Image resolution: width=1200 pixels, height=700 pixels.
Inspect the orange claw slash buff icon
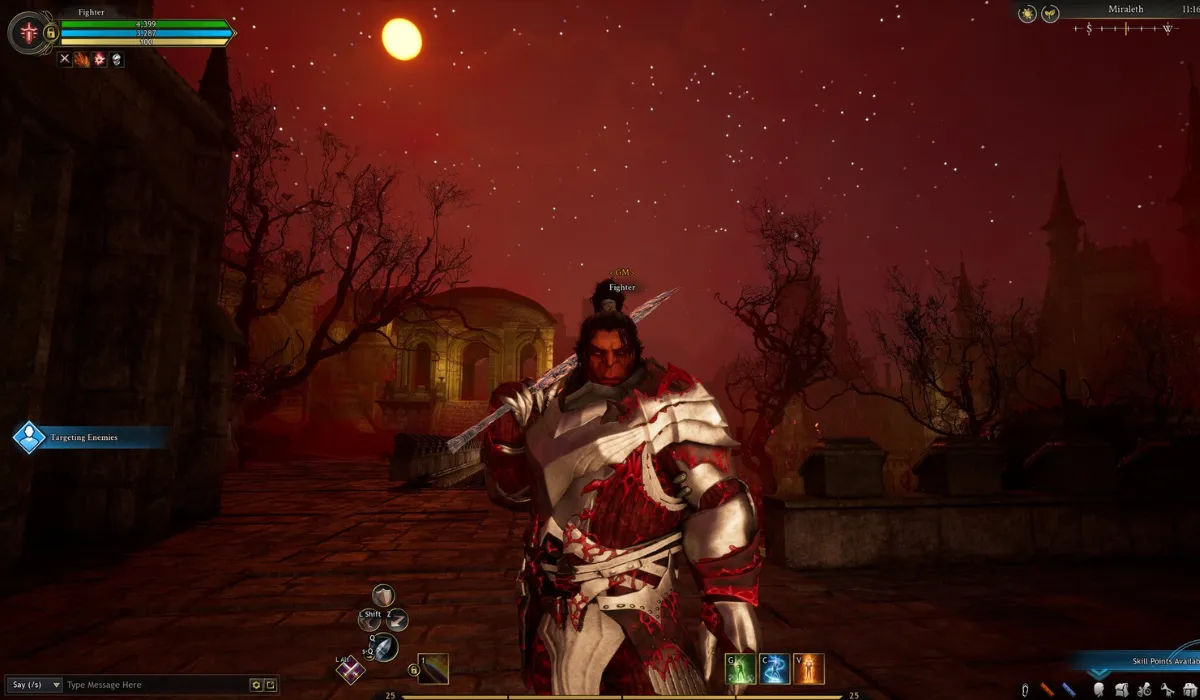[82, 60]
